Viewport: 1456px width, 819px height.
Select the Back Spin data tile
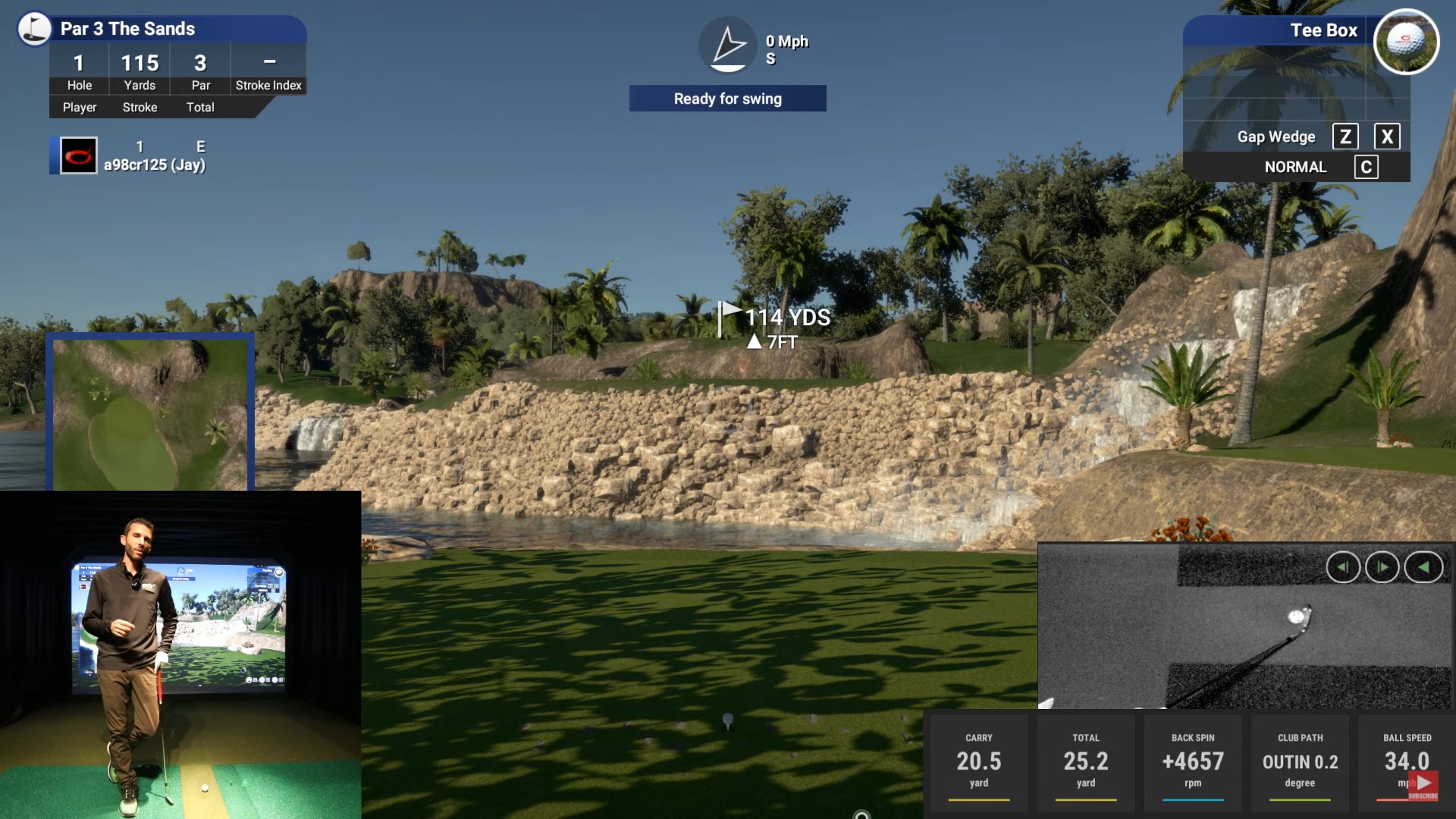1192,761
